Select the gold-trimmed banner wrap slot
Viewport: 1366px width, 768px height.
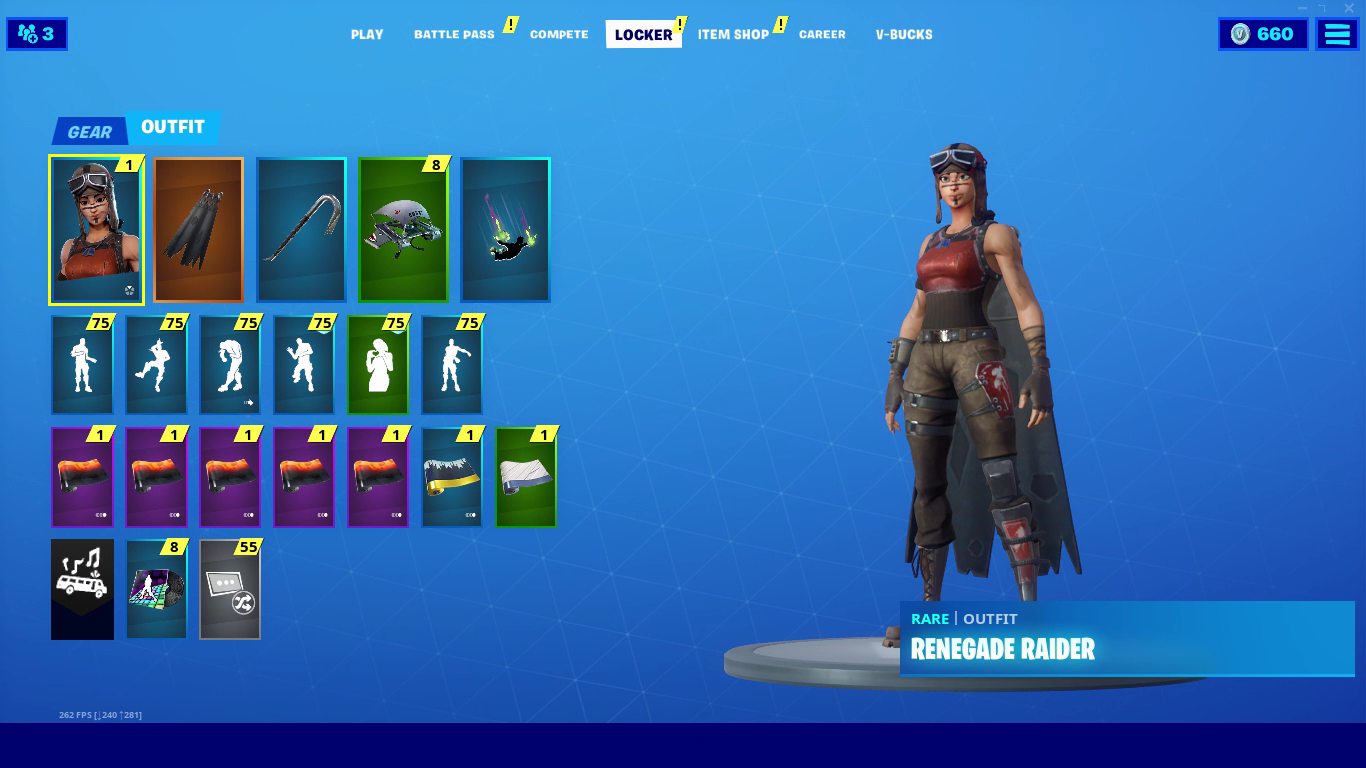[451, 477]
